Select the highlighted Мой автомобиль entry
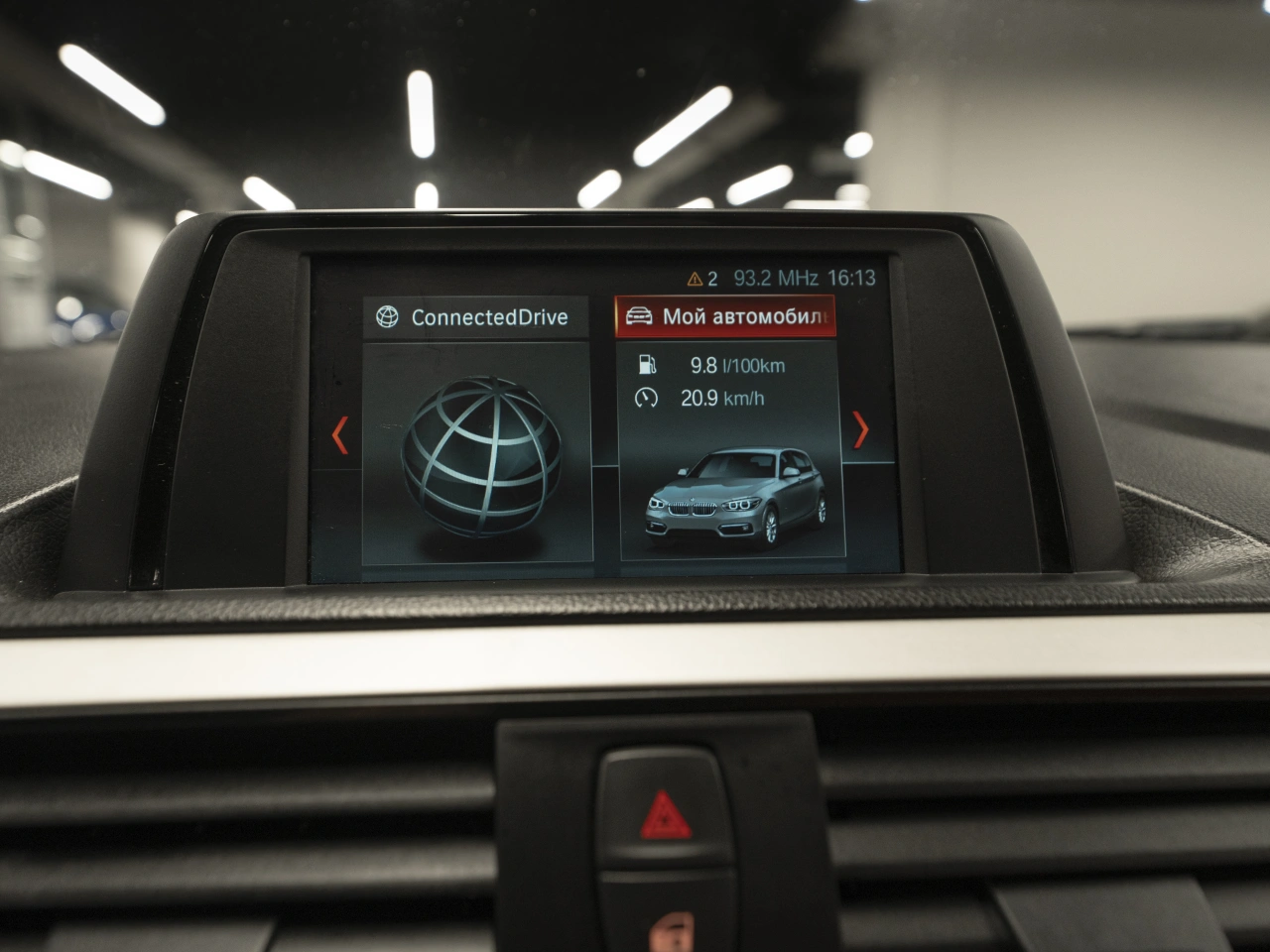Viewport: 1270px width, 952px height. (x=725, y=316)
